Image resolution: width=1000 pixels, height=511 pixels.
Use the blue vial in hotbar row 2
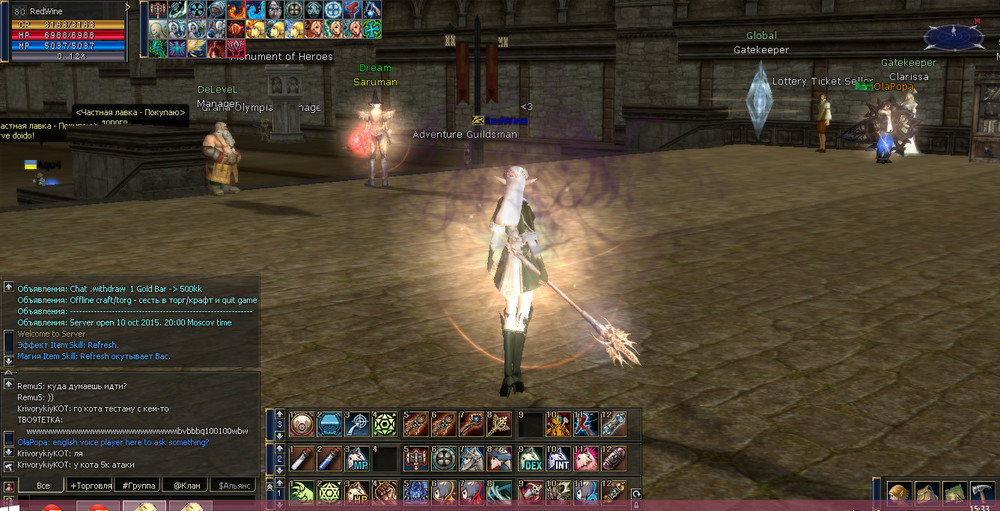point(329,459)
